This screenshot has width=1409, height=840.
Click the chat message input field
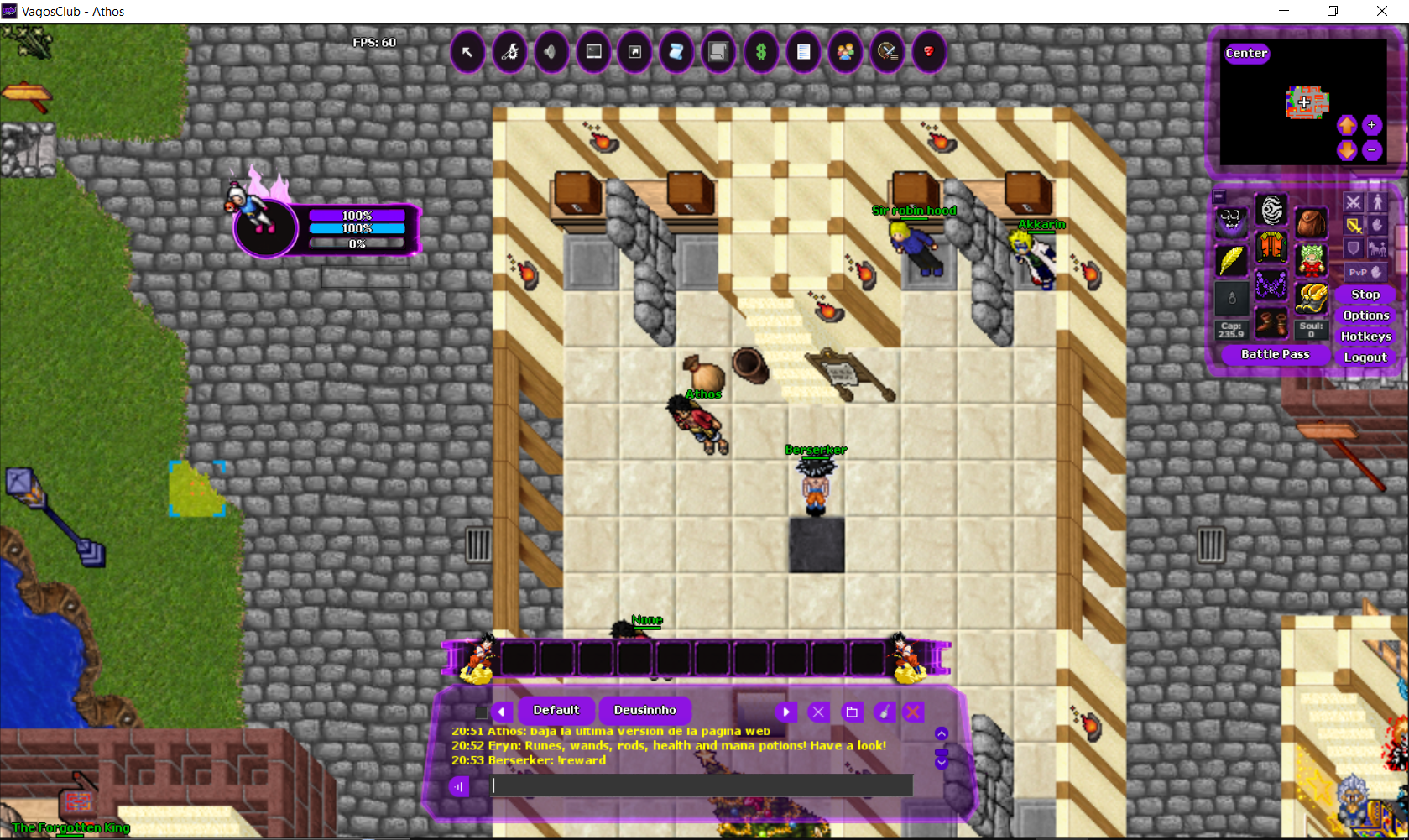point(701,785)
